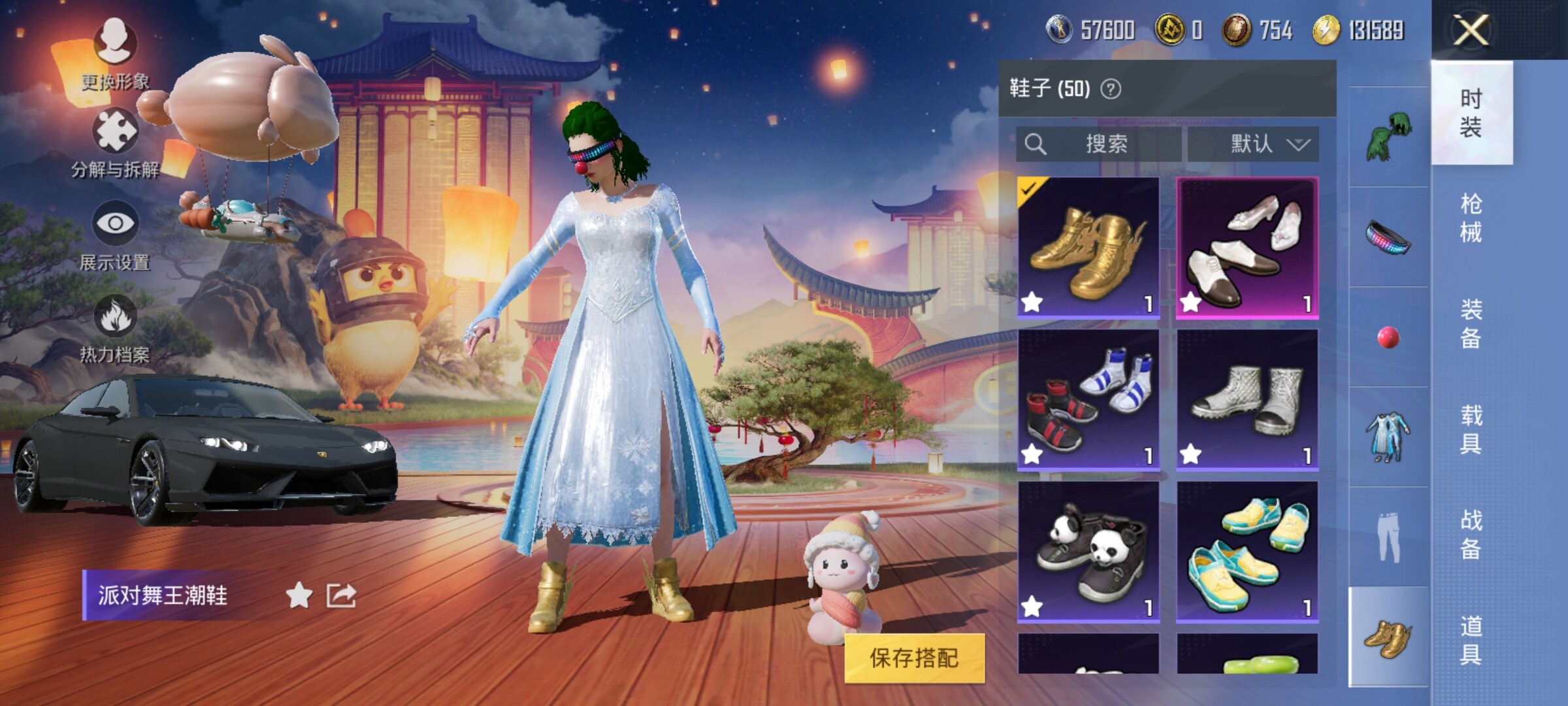Choose the silver boots item
Screen dimensions: 1568x706
[x=1247, y=399]
